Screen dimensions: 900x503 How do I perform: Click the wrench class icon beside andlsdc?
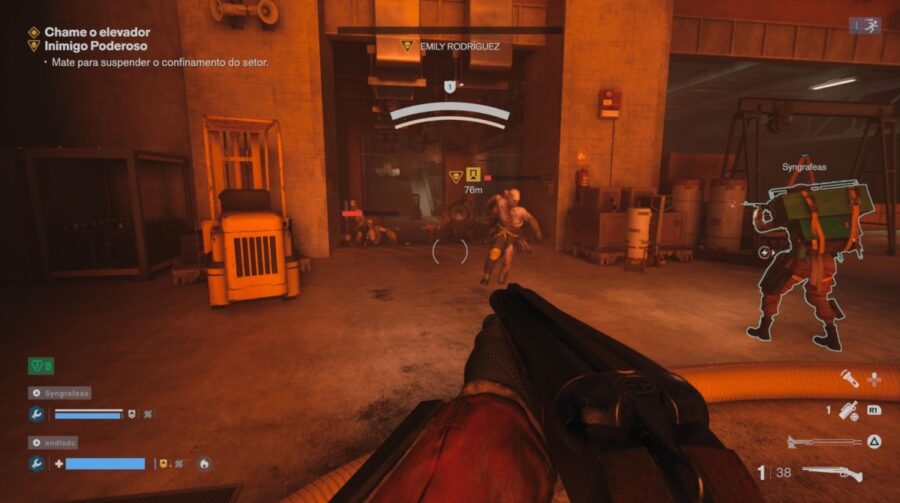[x=37, y=464]
